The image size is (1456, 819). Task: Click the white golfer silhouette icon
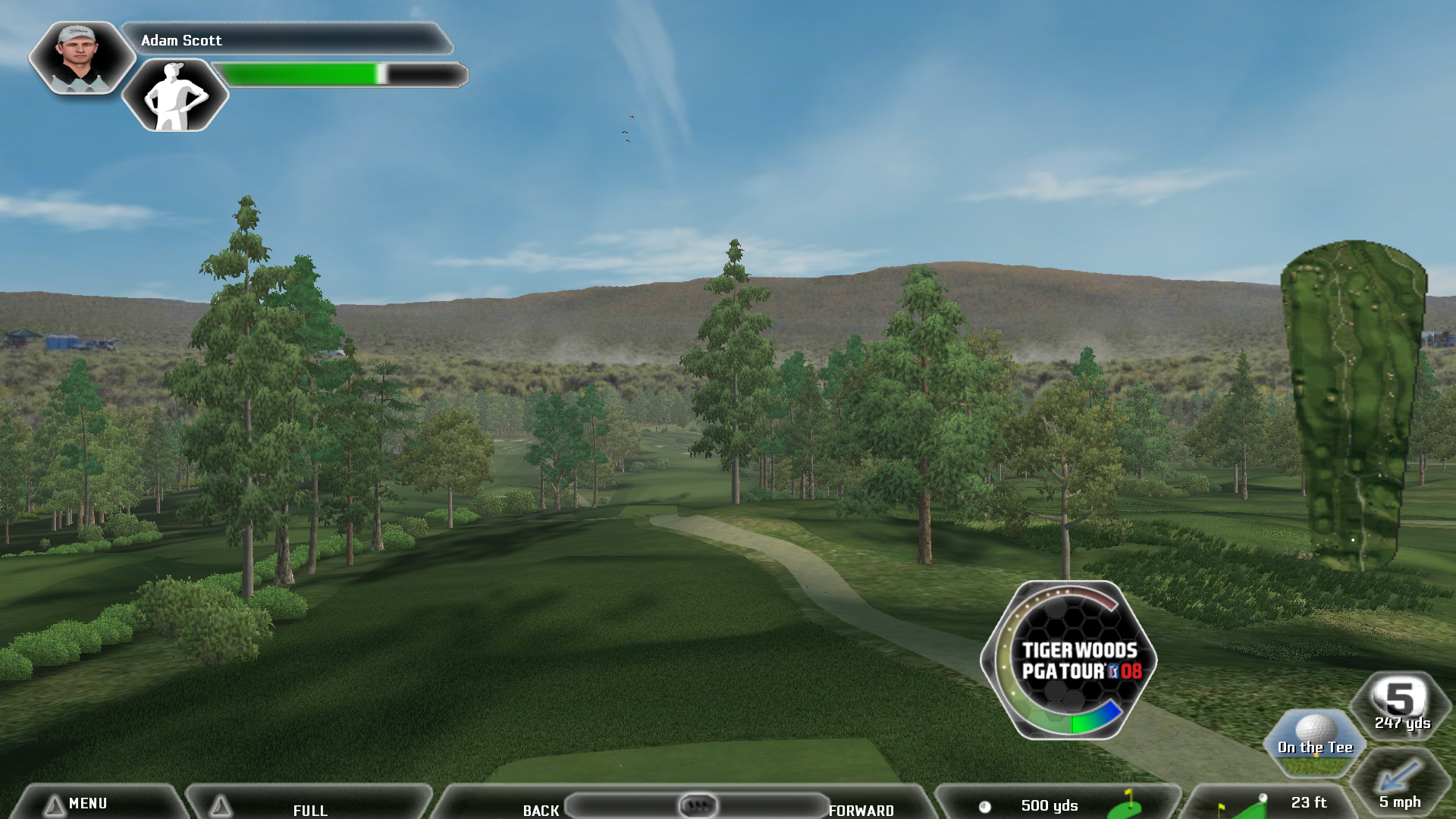174,97
